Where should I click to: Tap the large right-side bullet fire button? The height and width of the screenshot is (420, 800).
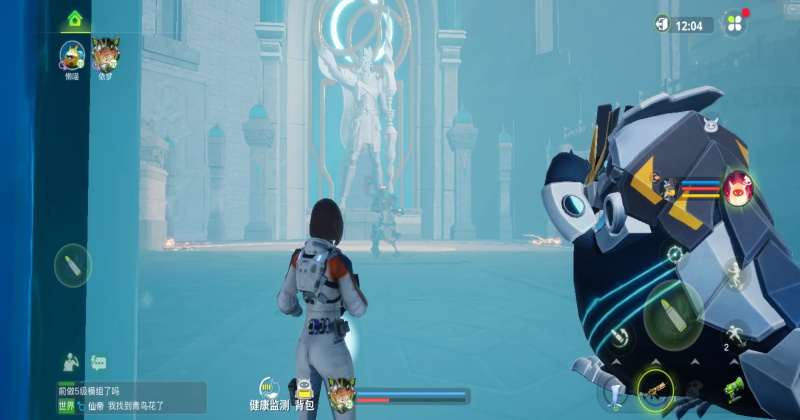672,310
